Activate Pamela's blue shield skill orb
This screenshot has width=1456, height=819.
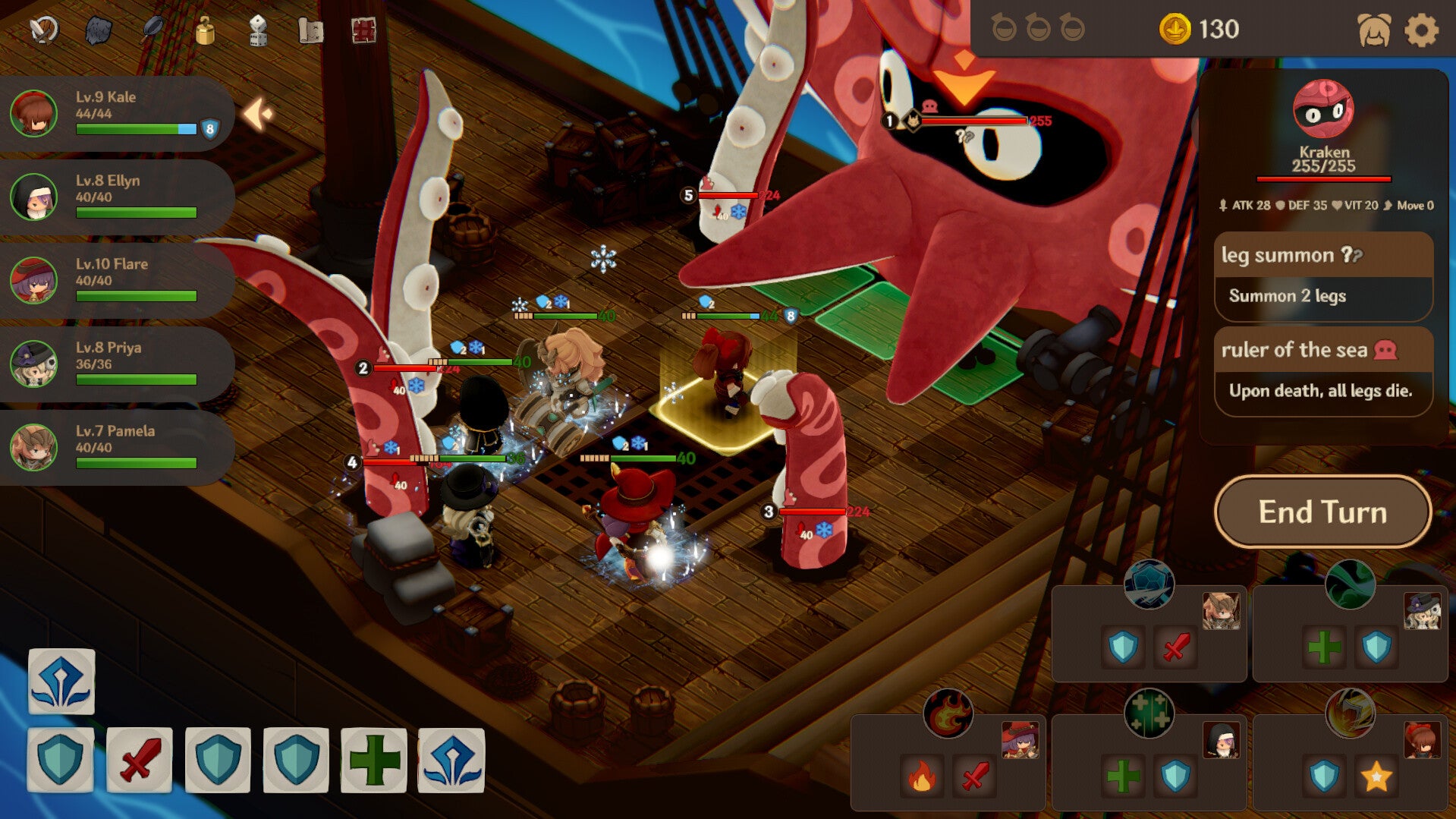point(1149,584)
